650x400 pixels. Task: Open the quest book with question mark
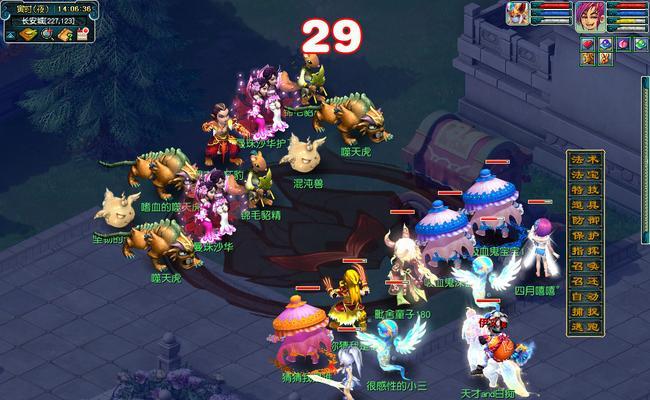(x=64, y=35)
